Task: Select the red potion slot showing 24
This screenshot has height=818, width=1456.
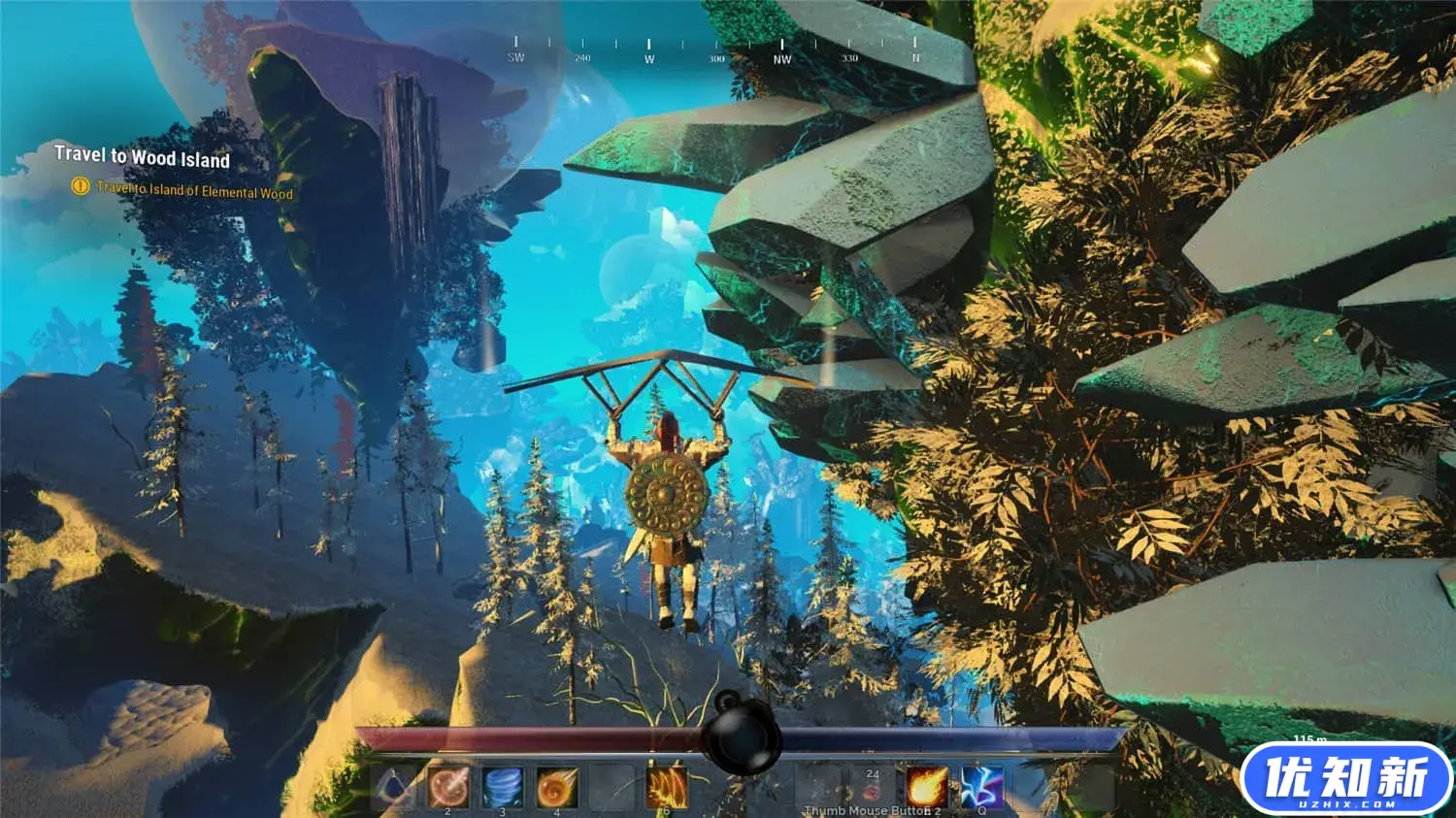Action: 872,787
